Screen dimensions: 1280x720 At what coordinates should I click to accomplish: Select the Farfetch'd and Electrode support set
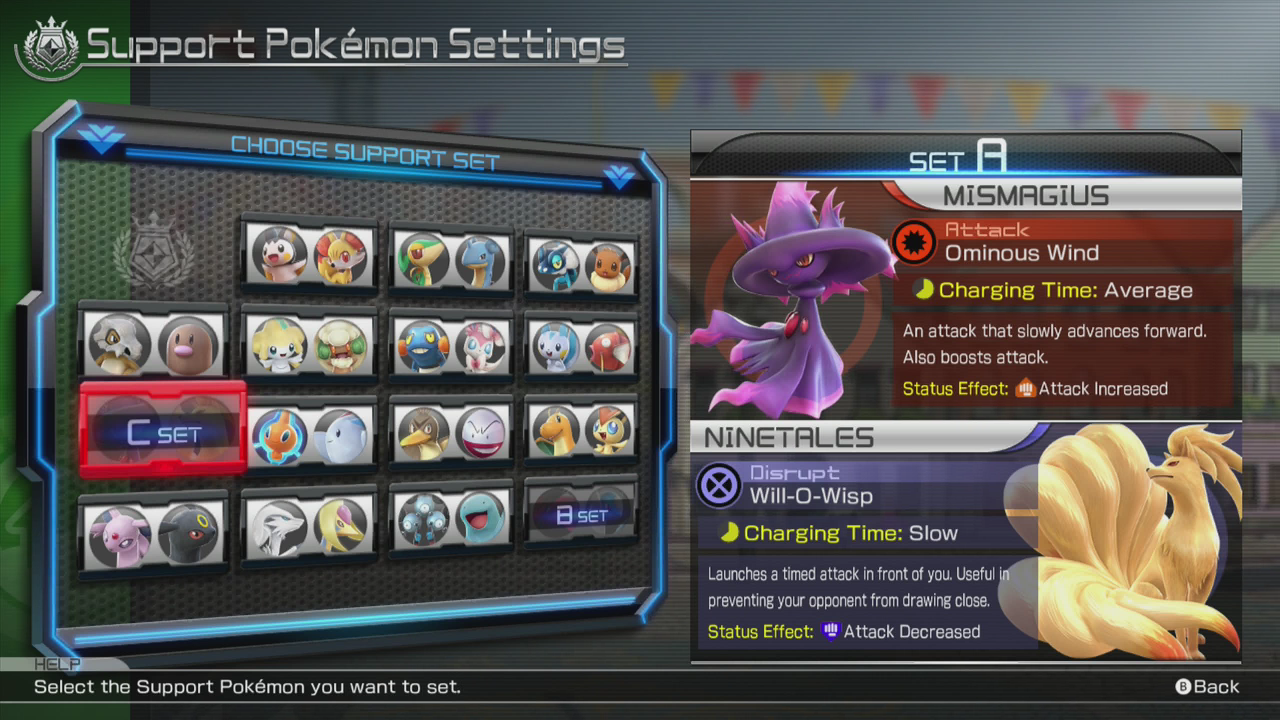(x=452, y=433)
